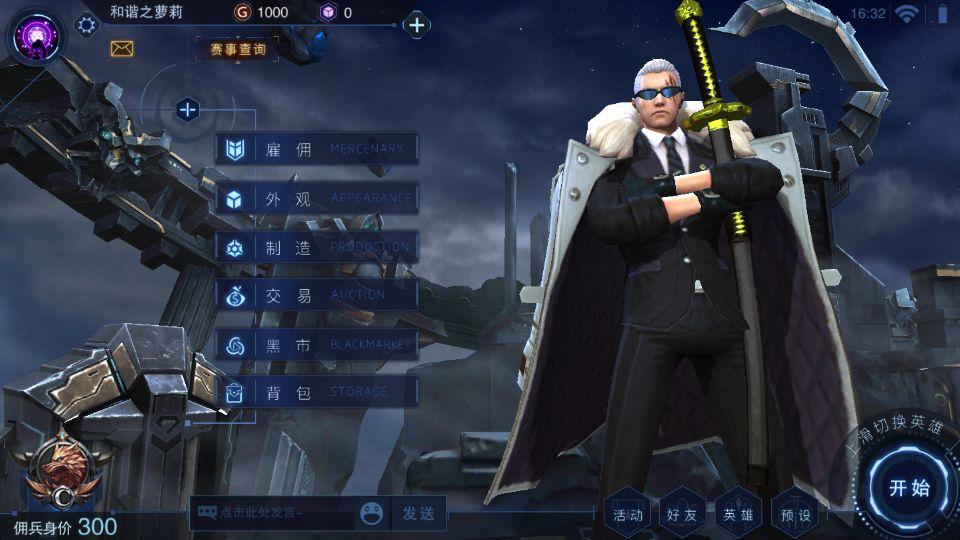Open the 预设 presets button
Screen dimensions: 960x540
tap(796, 514)
